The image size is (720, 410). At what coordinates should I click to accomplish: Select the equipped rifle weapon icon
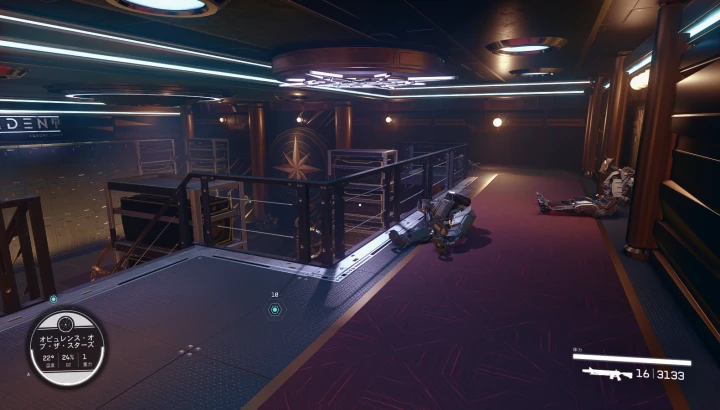(606, 374)
